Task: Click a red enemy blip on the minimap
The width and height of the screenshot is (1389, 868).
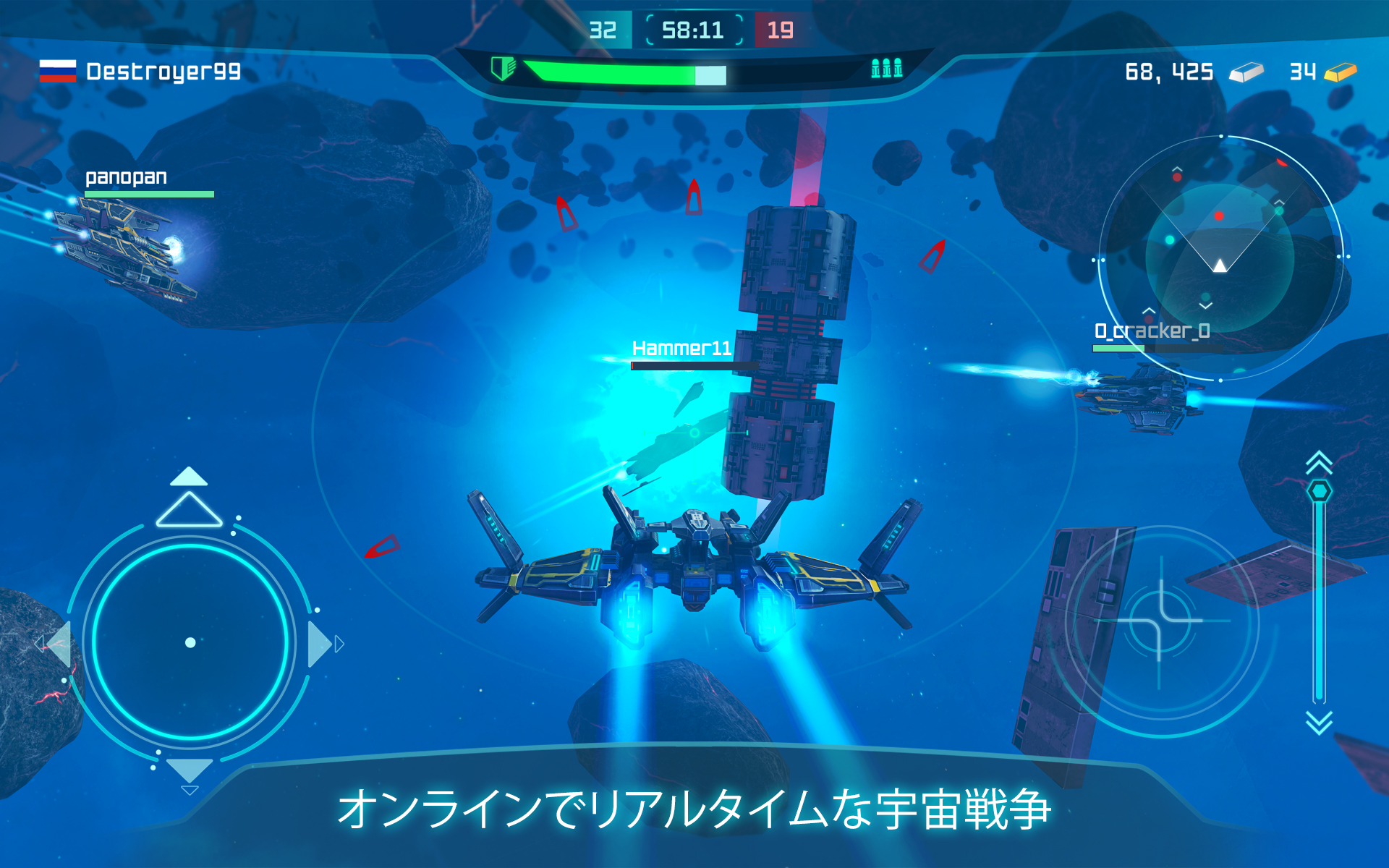Action: 1219,216
